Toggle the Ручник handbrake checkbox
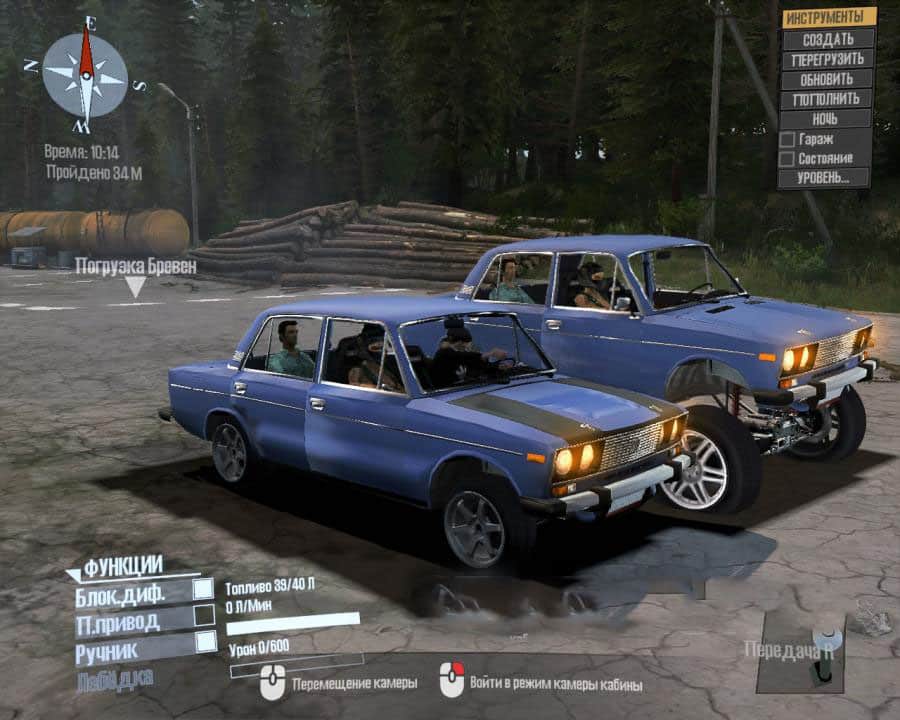This screenshot has width=900, height=720. click(x=204, y=641)
